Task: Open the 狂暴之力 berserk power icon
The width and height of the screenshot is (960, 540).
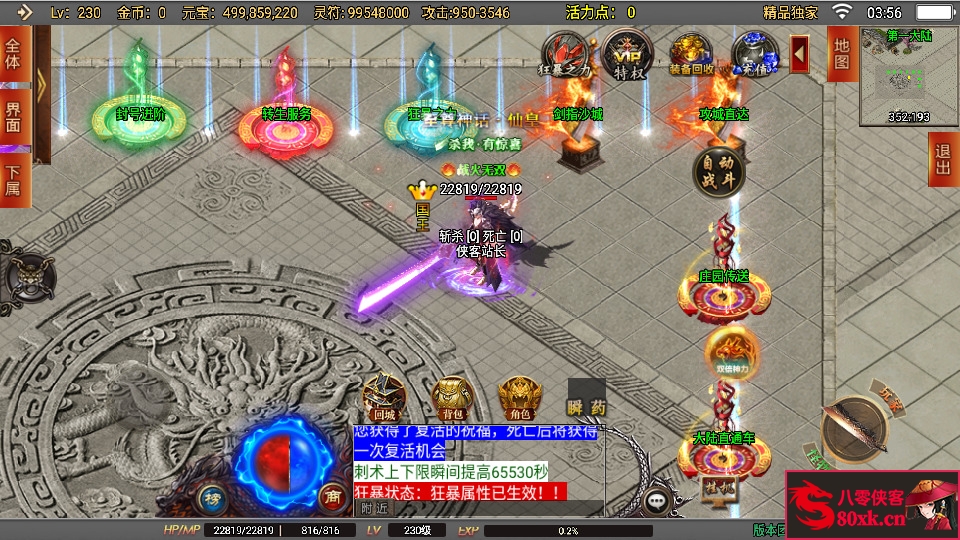Action: click(x=566, y=52)
